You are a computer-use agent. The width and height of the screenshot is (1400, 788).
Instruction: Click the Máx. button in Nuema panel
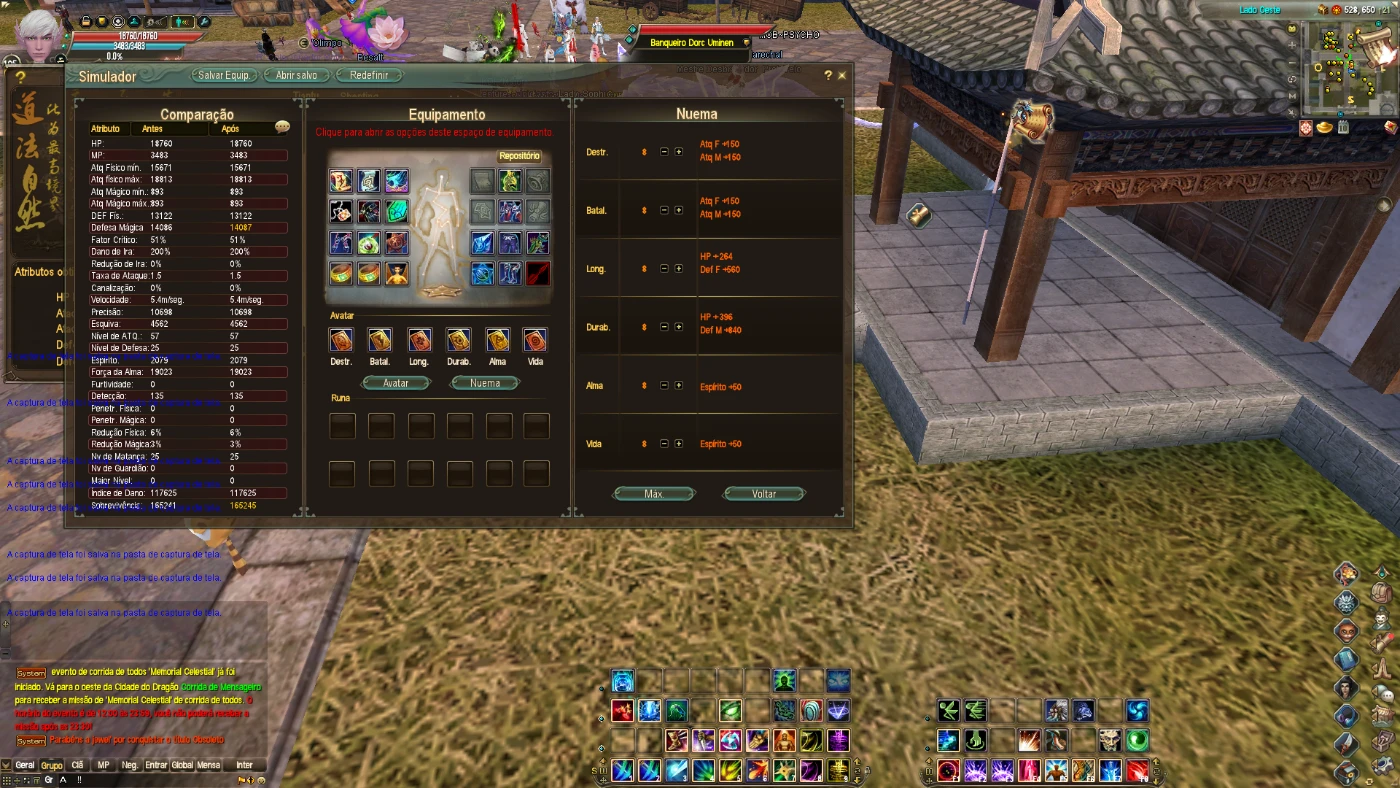coord(653,493)
